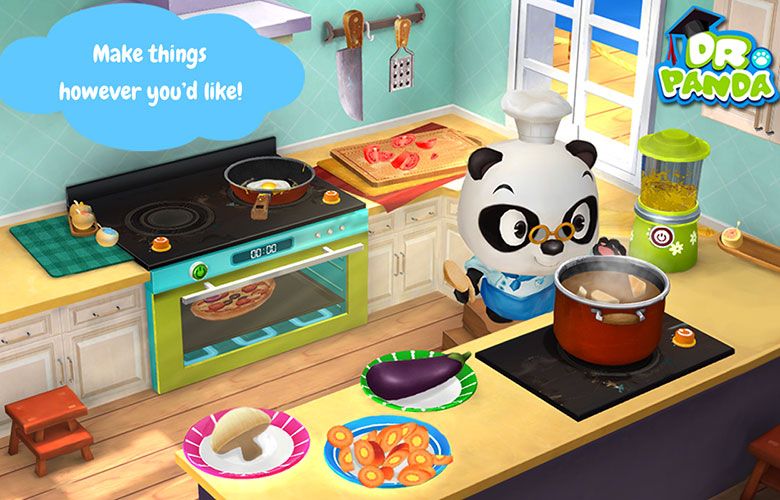Select the eggplant on the green plate
Viewport: 780px width, 500px height.
[x=418, y=376]
